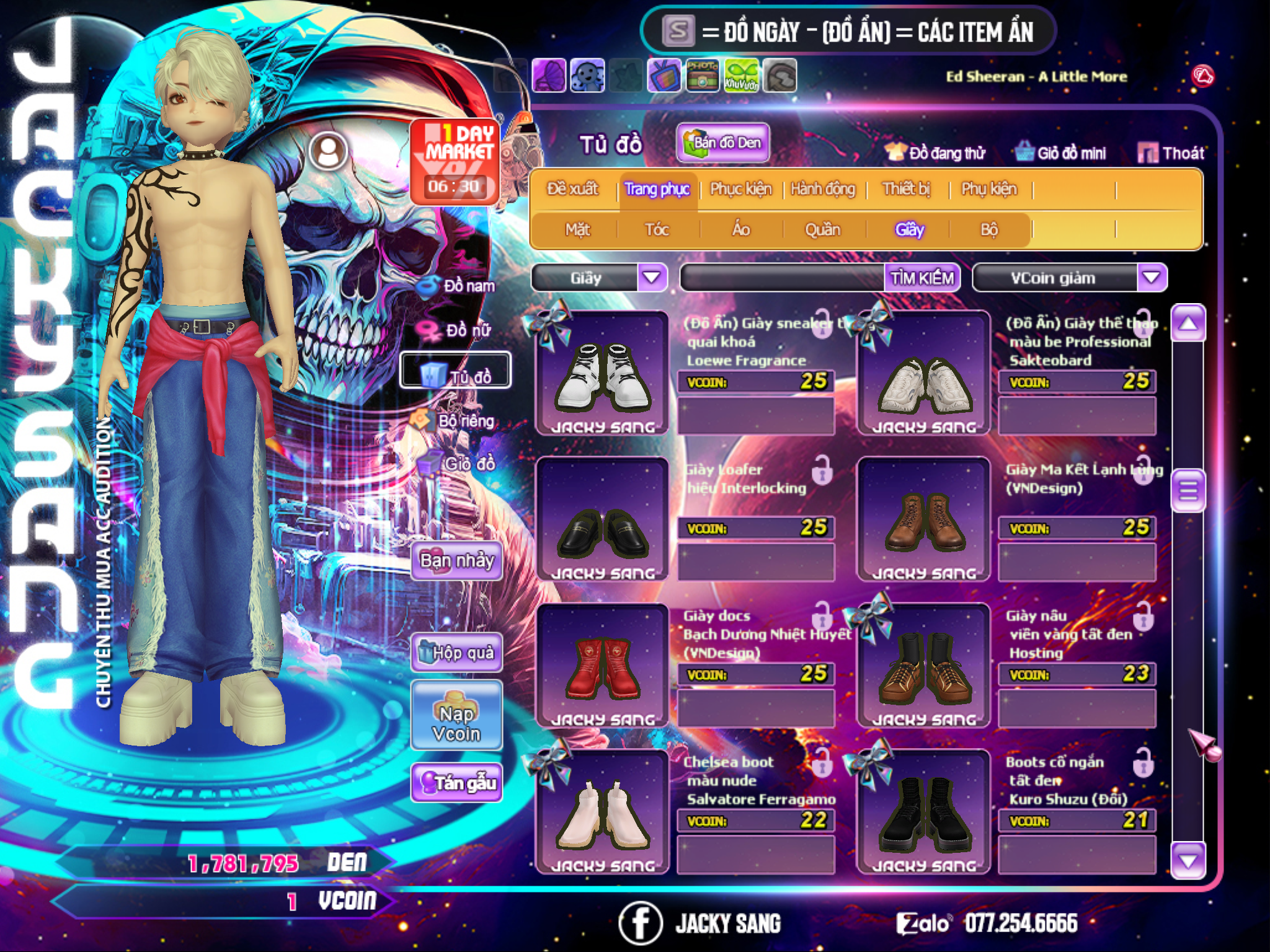Select the Quần subcategory
This screenshot has width=1270, height=952.
coord(822,230)
